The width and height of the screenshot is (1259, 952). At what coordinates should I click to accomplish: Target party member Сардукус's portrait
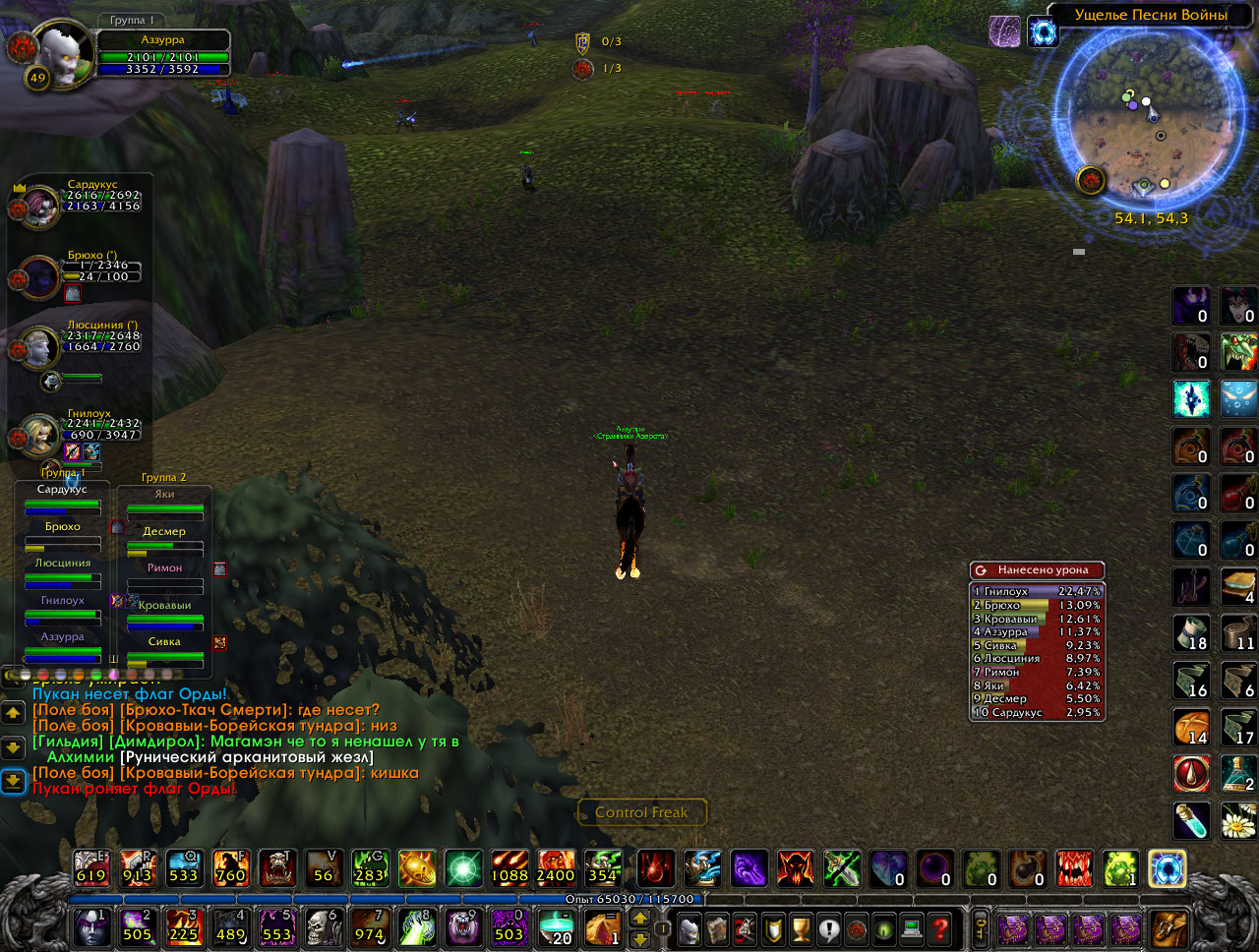[x=39, y=205]
